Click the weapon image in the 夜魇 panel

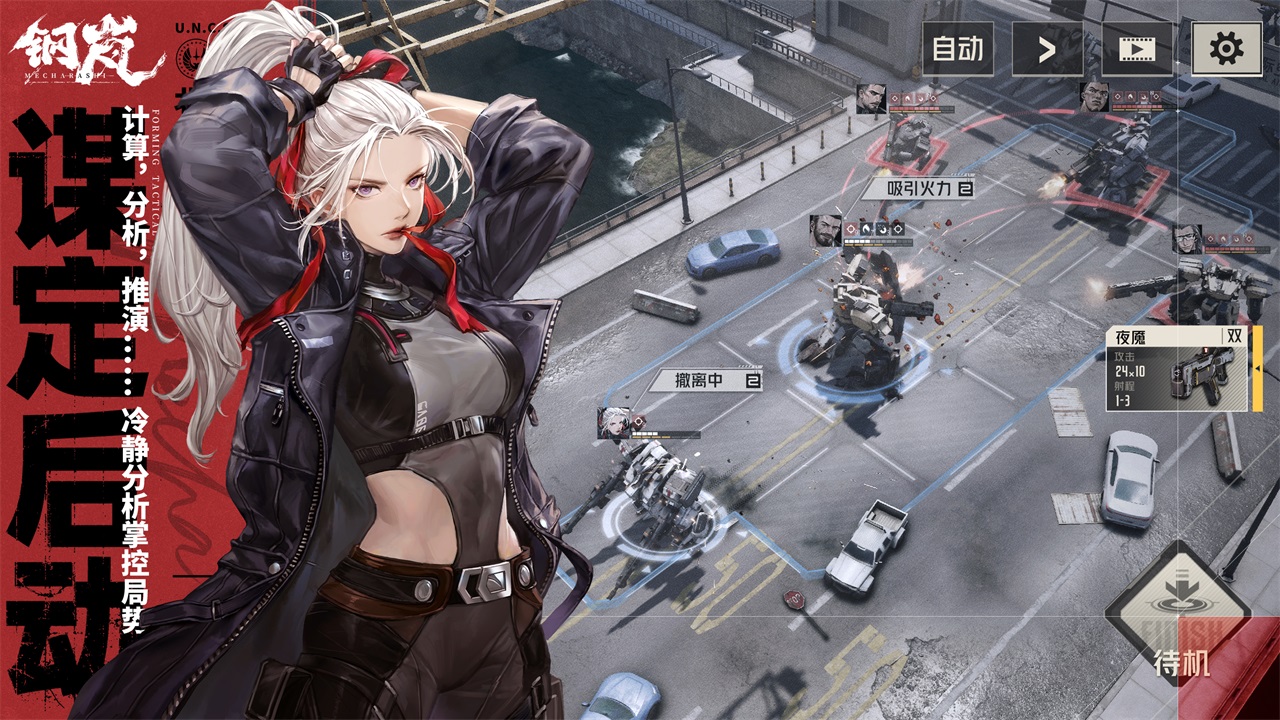click(1200, 375)
